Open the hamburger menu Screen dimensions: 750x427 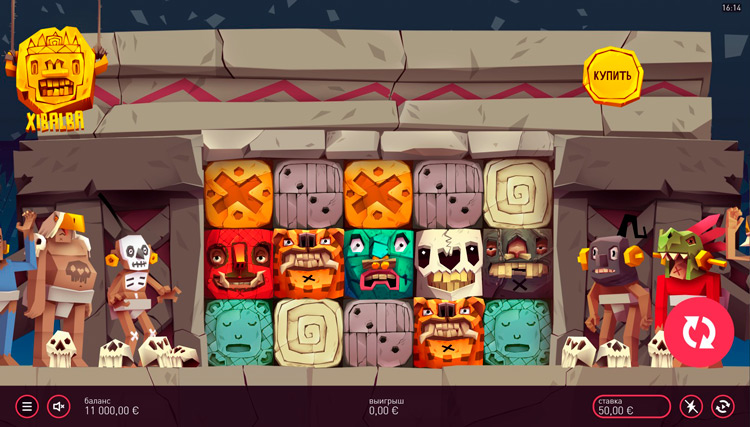coord(27,406)
